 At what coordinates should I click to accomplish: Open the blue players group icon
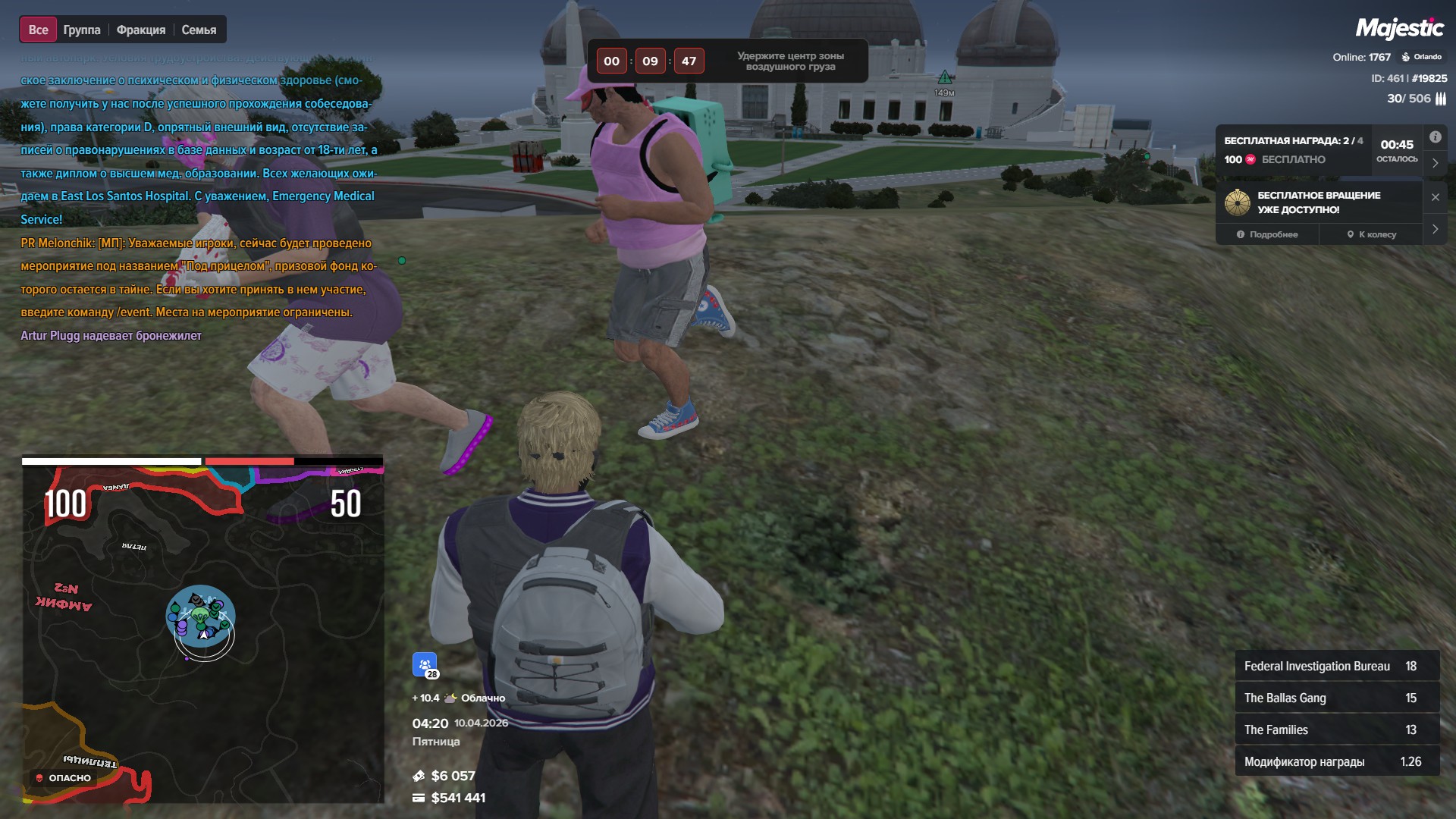click(425, 664)
